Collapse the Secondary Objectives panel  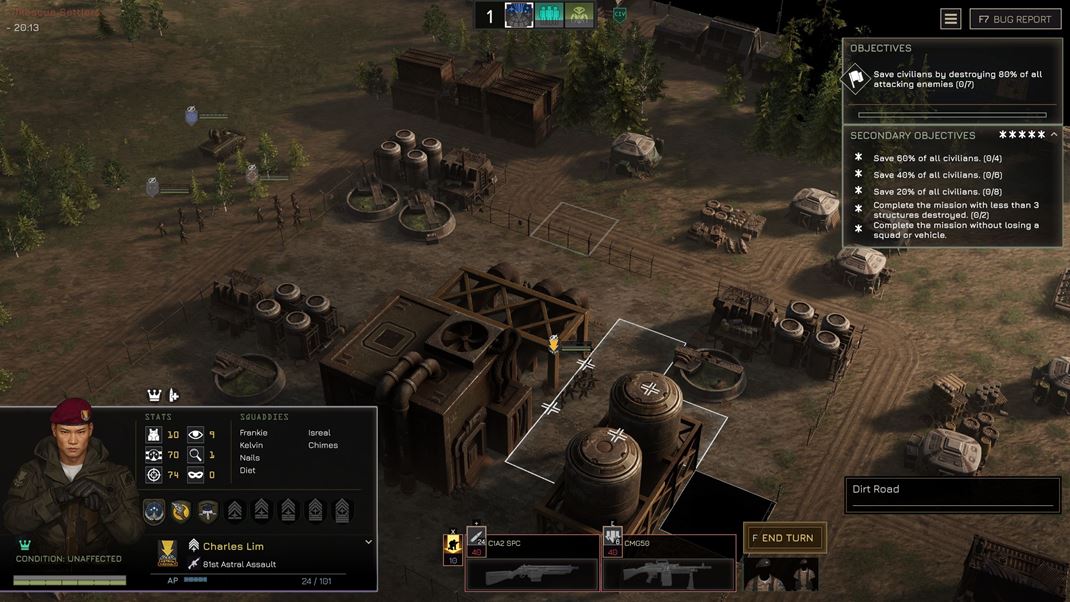(1054, 135)
